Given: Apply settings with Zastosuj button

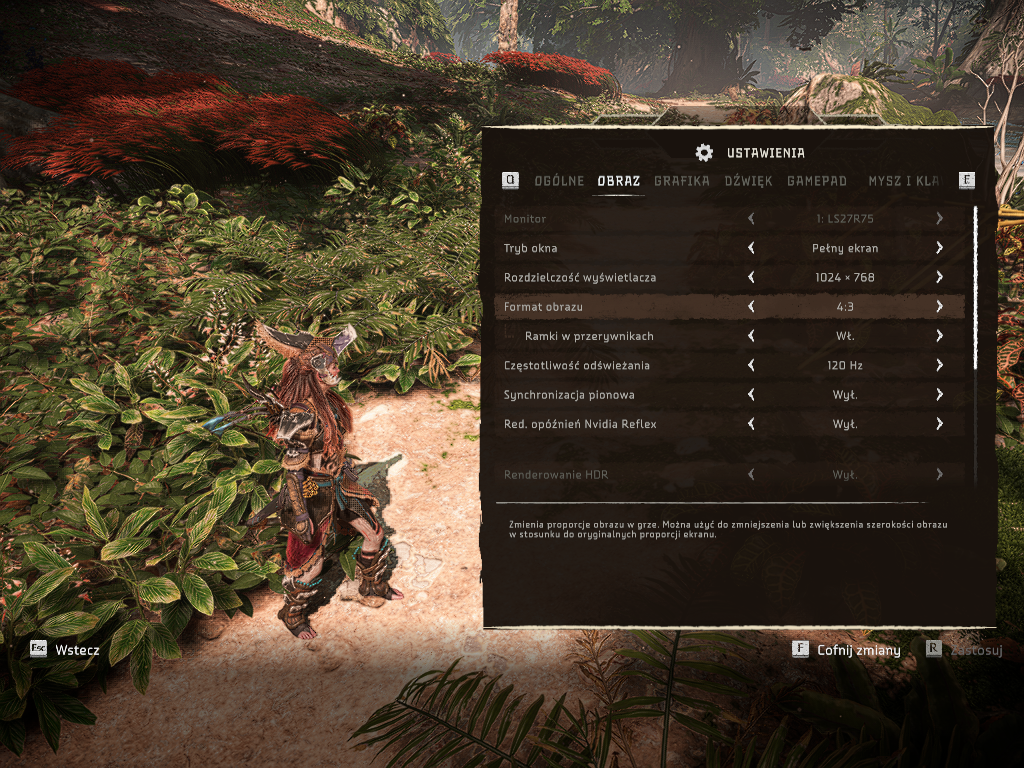Looking at the screenshot, I should coord(964,650).
